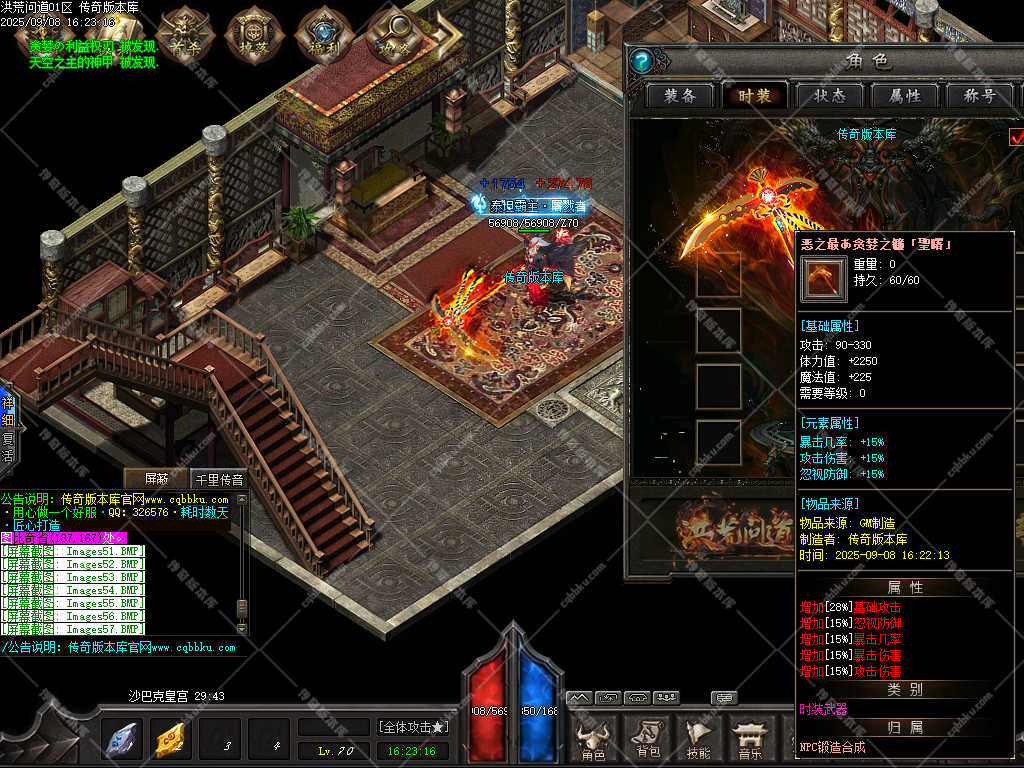Open the 角色 character button
The width and height of the screenshot is (1024, 768).
(x=594, y=741)
